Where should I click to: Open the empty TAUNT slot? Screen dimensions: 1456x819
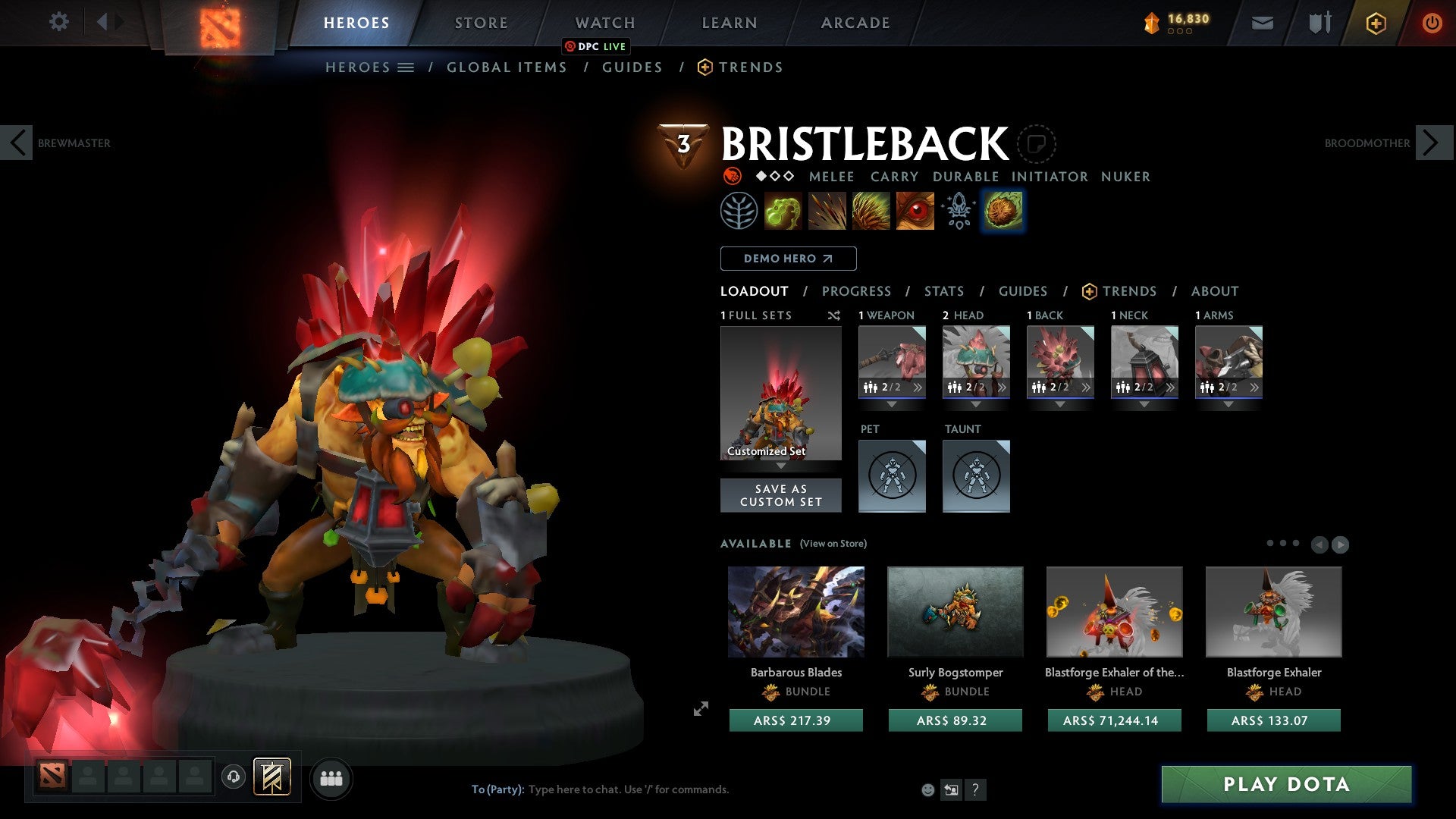tap(976, 476)
